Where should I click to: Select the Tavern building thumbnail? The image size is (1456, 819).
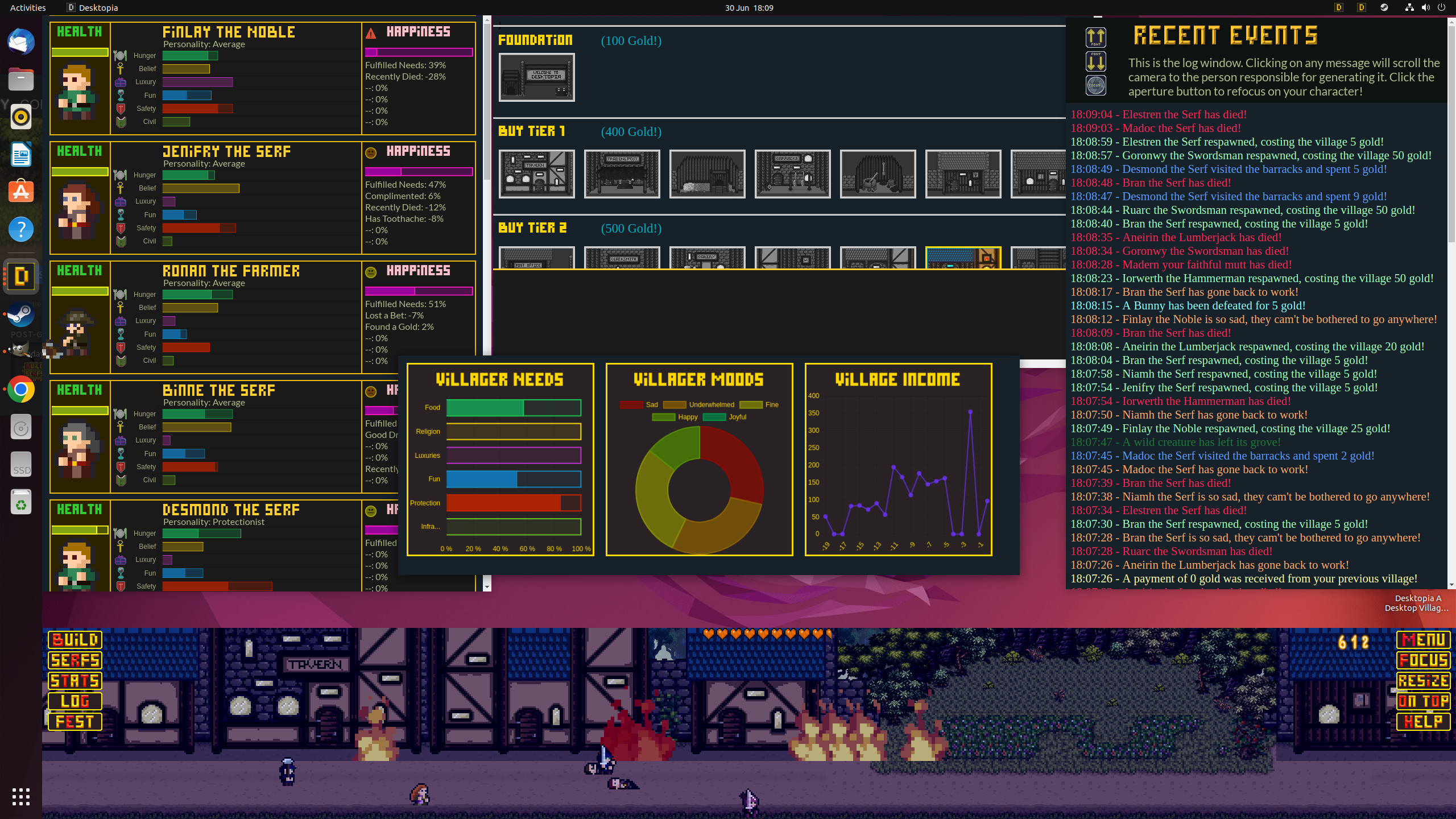[x=536, y=173]
